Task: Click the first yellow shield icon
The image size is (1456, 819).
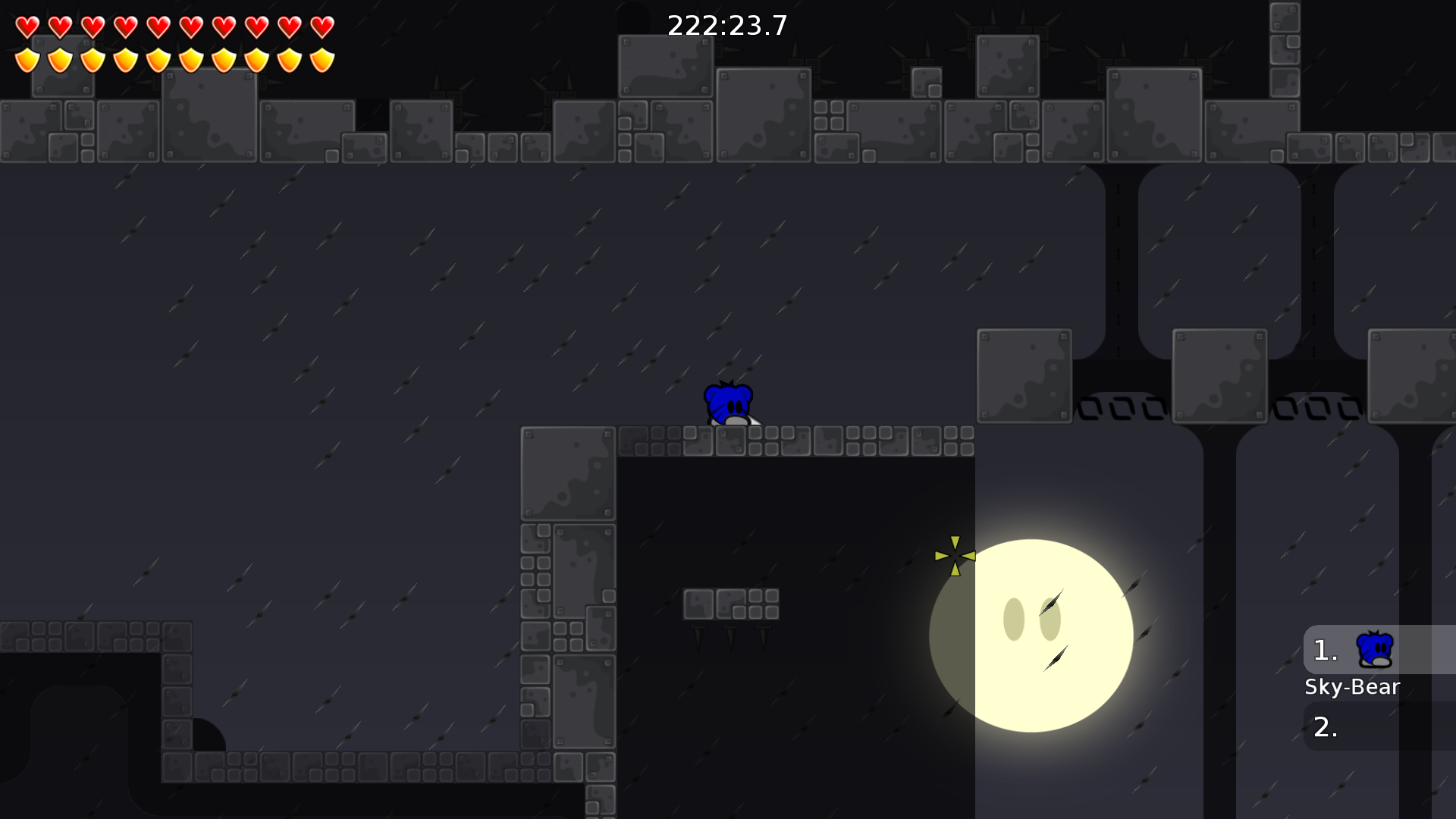Action: click(x=26, y=58)
